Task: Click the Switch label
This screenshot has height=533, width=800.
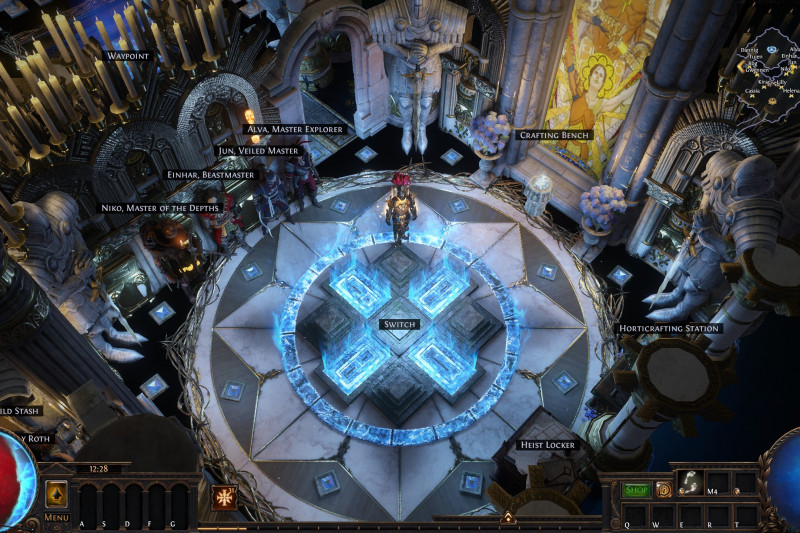Action: (399, 325)
